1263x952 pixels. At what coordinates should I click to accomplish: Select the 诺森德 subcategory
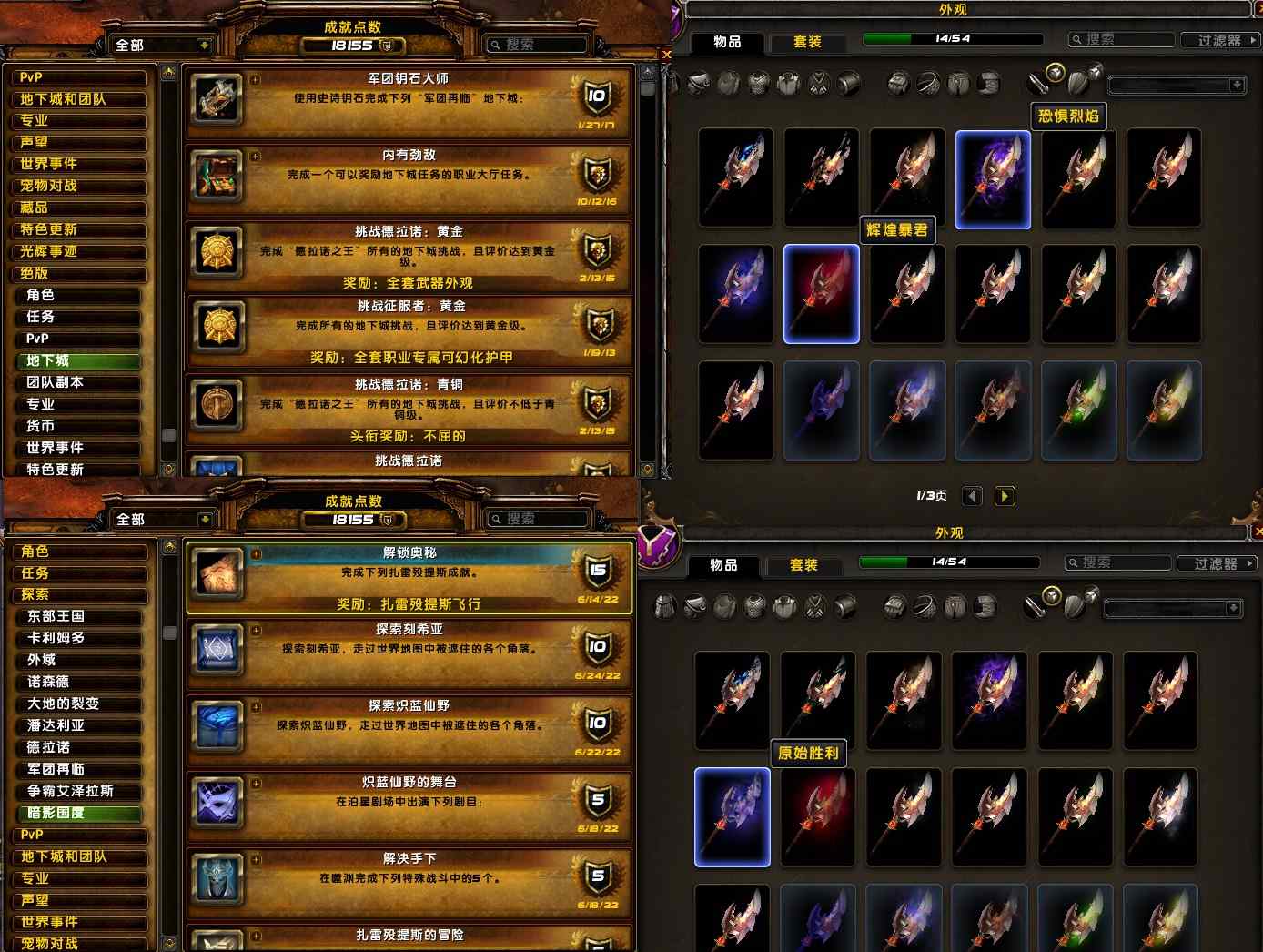click(82, 682)
